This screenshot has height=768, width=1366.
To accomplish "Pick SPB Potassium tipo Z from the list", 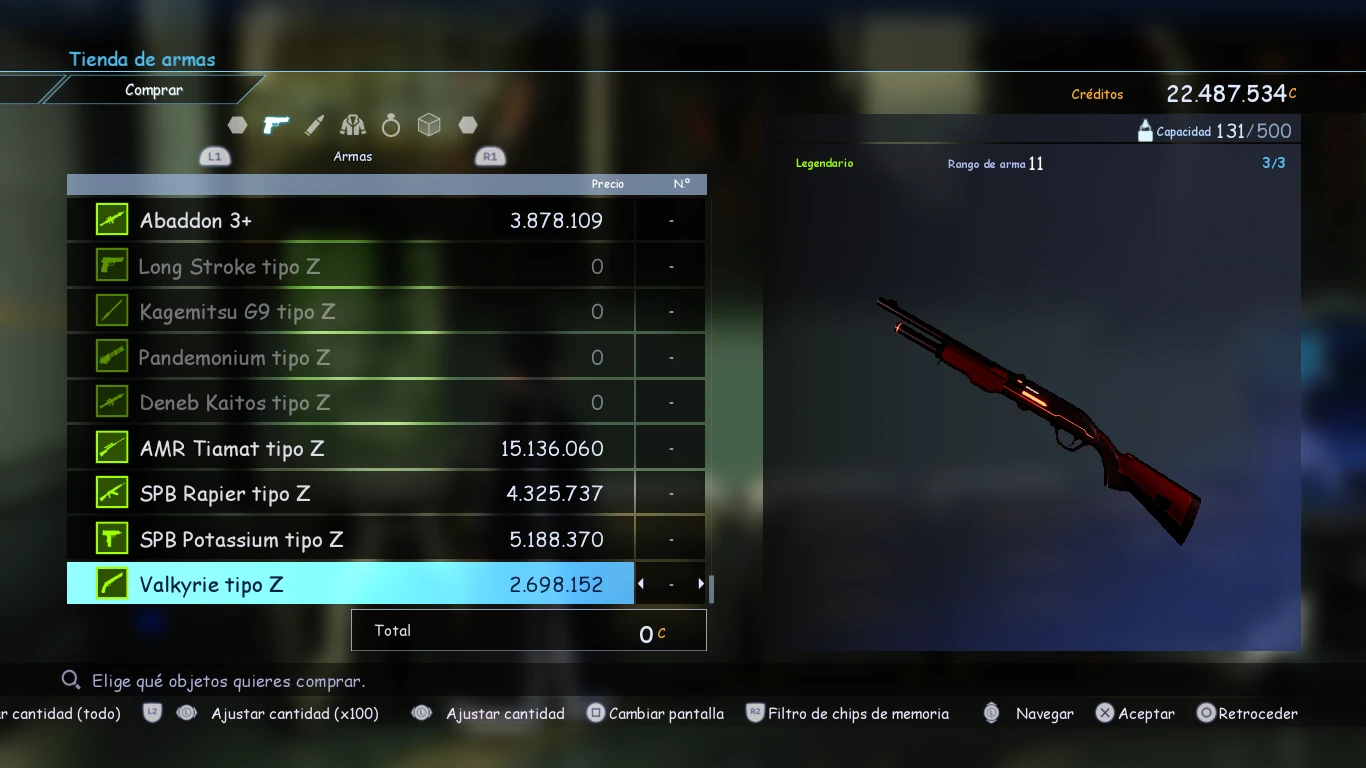I will click(x=350, y=539).
